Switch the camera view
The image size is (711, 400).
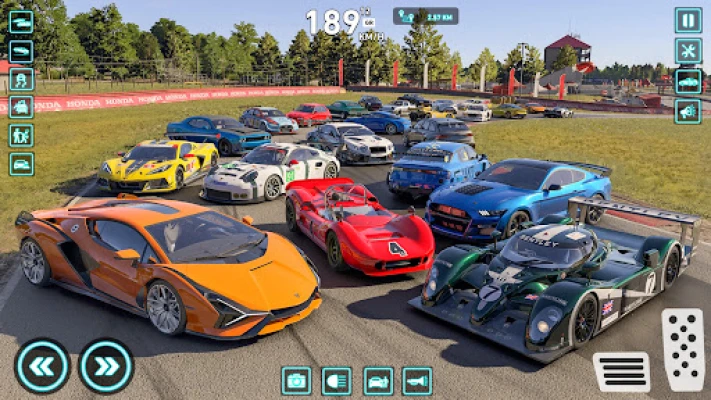point(296,380)
